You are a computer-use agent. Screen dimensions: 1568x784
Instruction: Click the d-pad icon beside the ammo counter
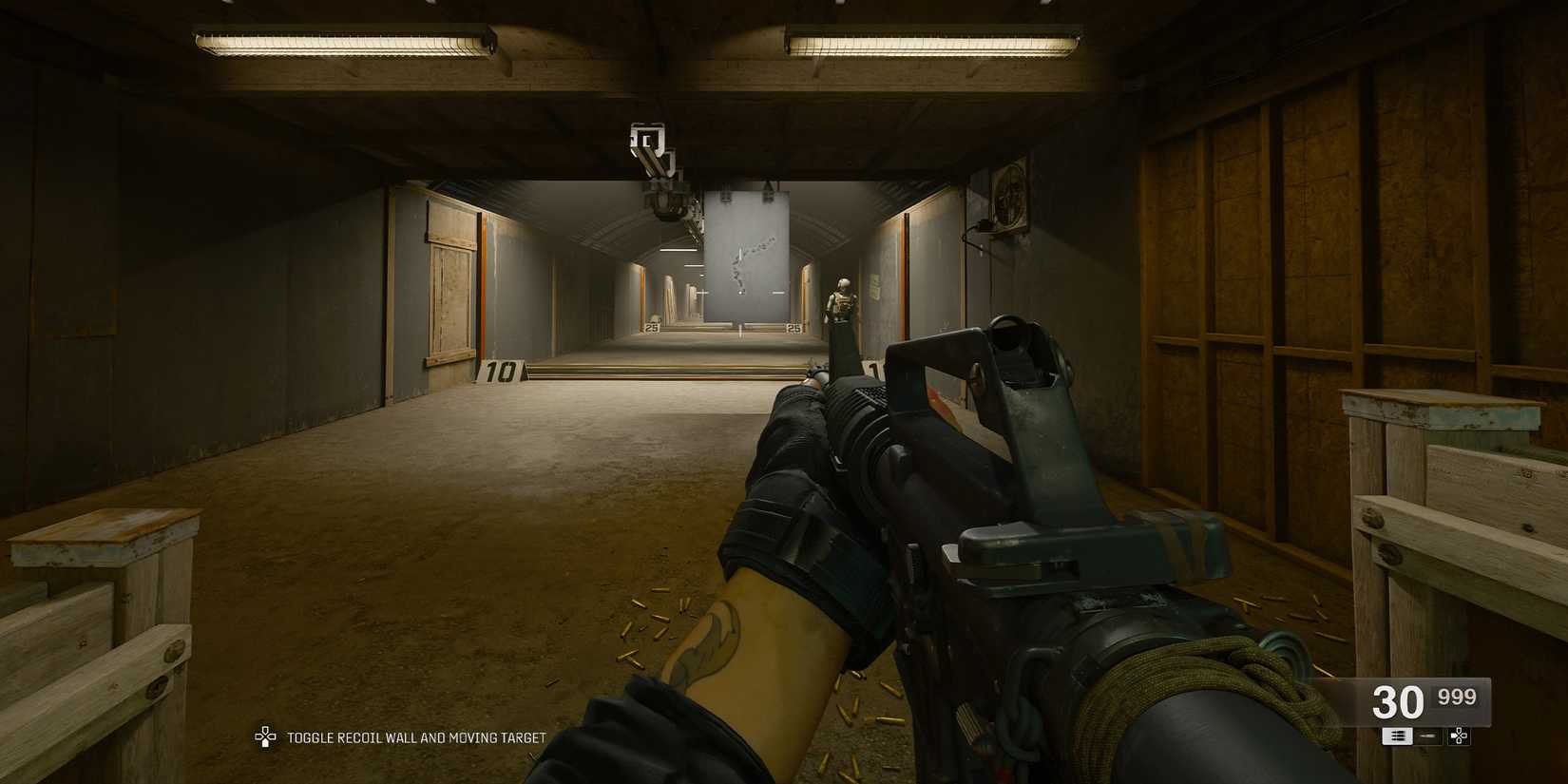click(1459, 736)
